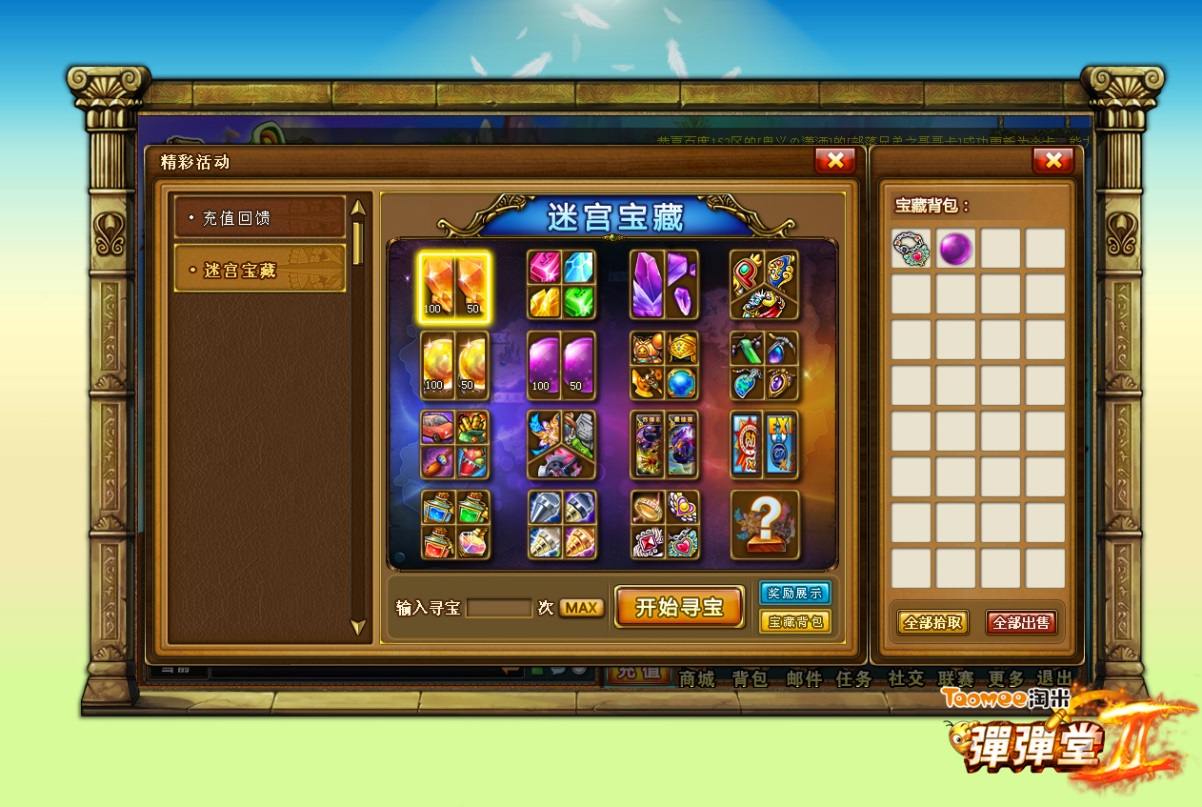Viewport: 1202px width, 807px height.
Task: Close the 宝藏背包 treasure bag panel
Action: (x=1052, y=161)
